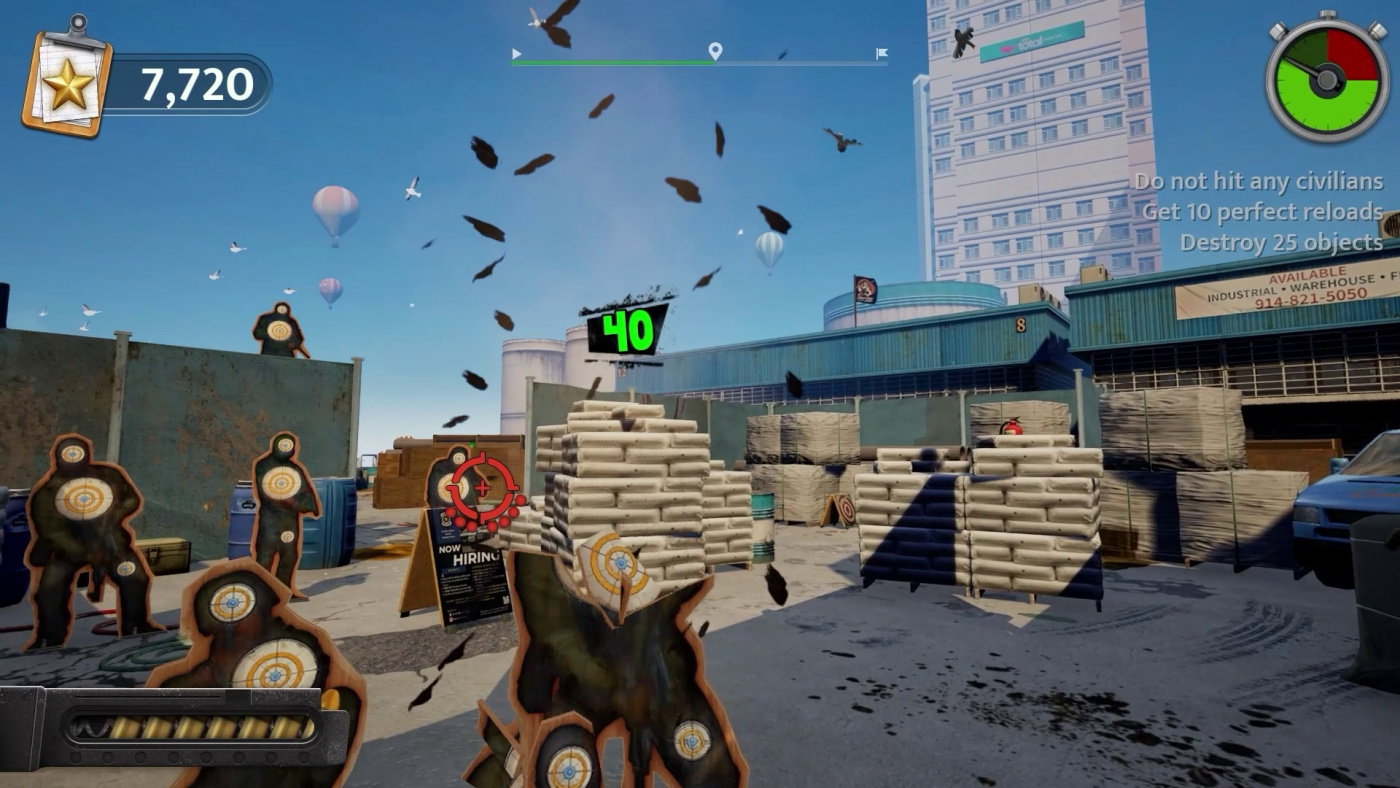This screenshot has width=1400, height=788.
Task: Select the "Do not hit any civilians" objective
Action: pos(1259,182)
